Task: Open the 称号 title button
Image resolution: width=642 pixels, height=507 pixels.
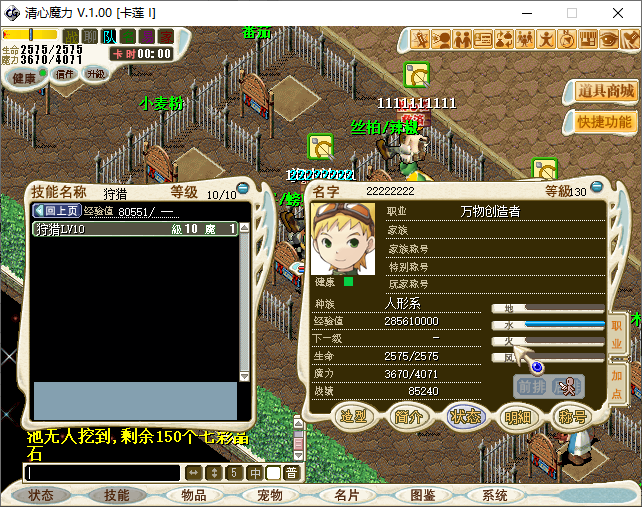Action: pyautogui.click(x=572, y=415)
